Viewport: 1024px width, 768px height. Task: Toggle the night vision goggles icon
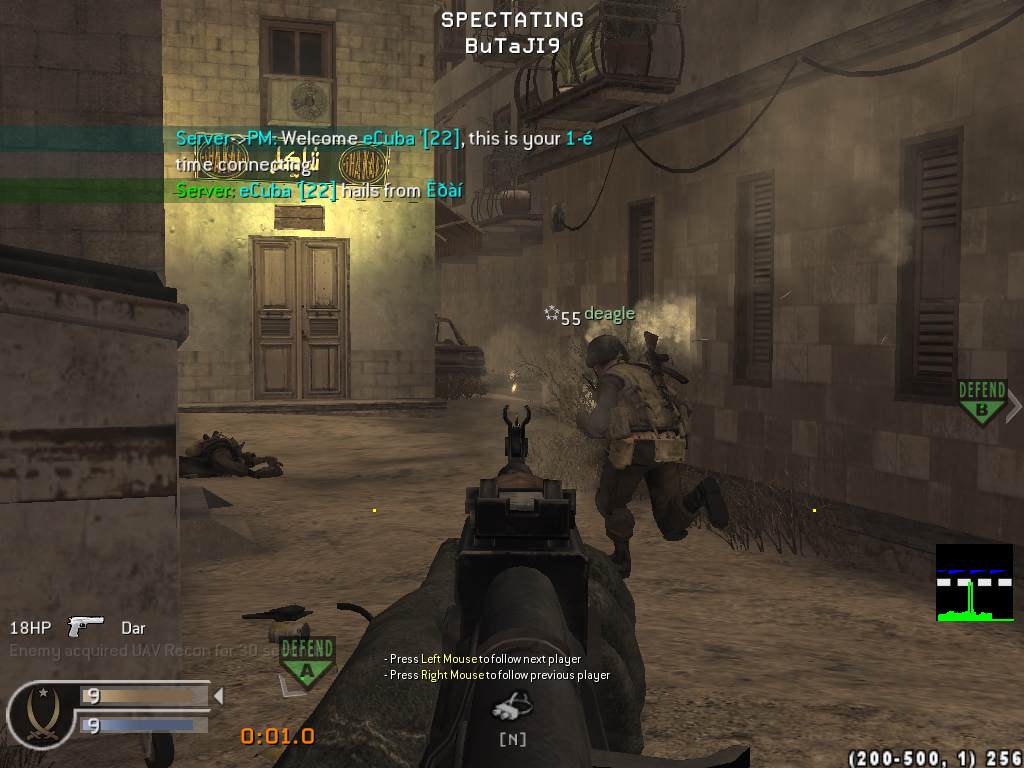point(512,708)
